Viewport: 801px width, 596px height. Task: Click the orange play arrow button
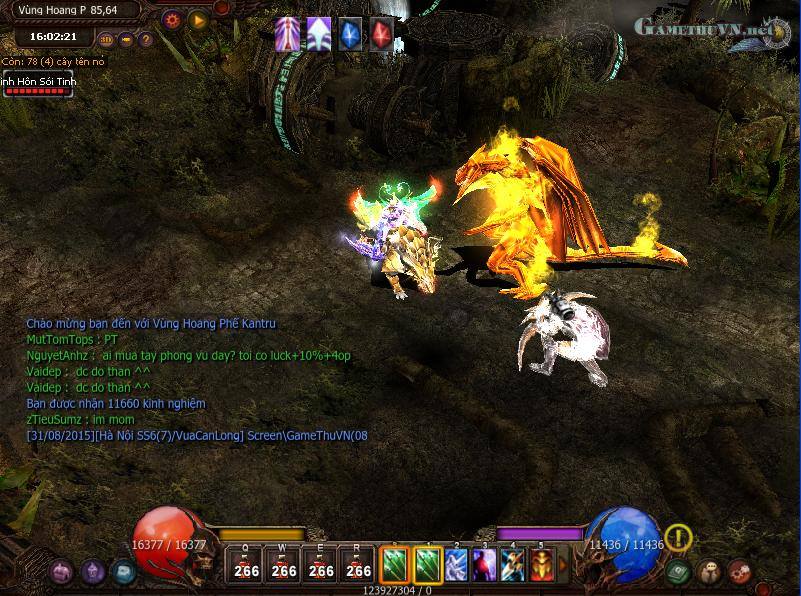tap(198, 18)
